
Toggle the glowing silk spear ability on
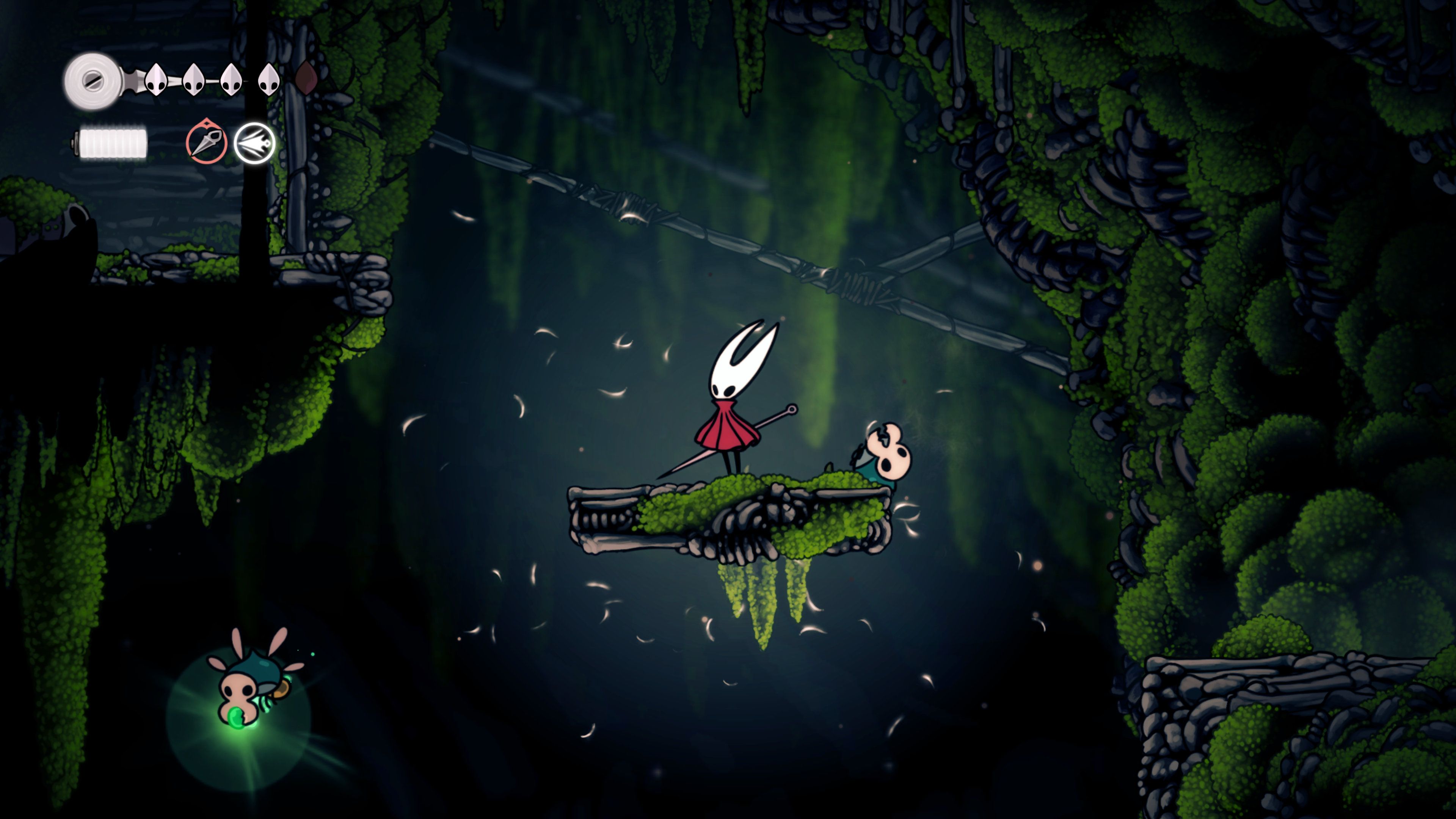coord(256,143)
